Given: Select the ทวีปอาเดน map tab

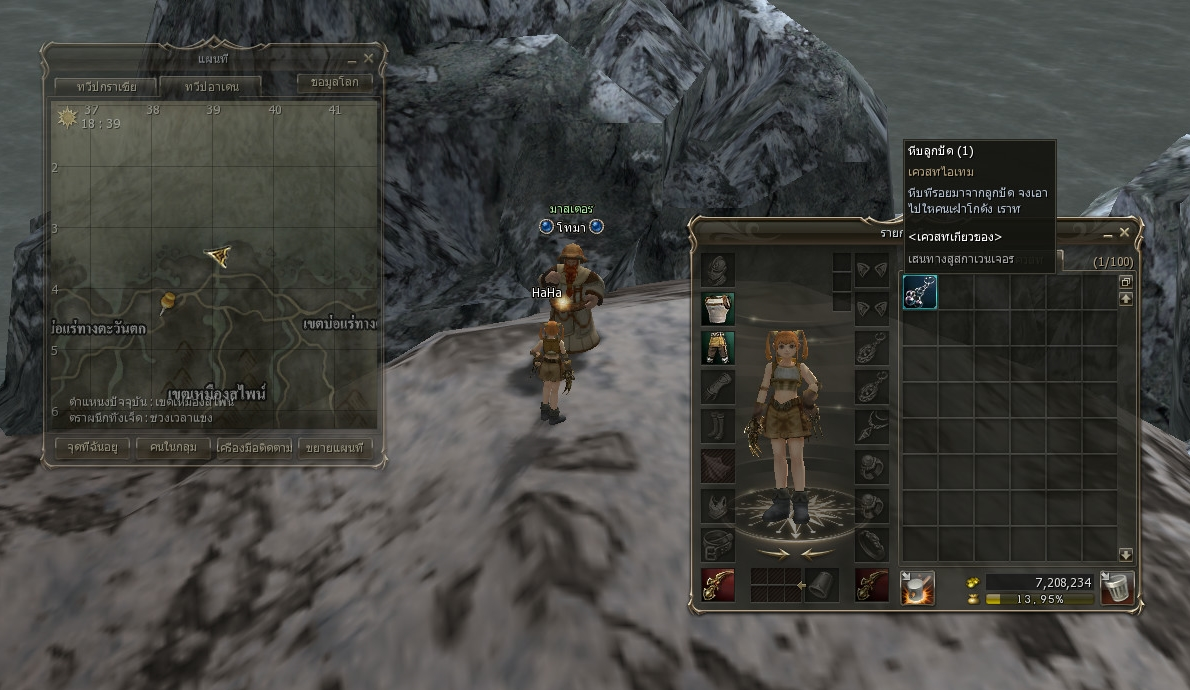Looking at the screenshot, I should click(211, 86).
